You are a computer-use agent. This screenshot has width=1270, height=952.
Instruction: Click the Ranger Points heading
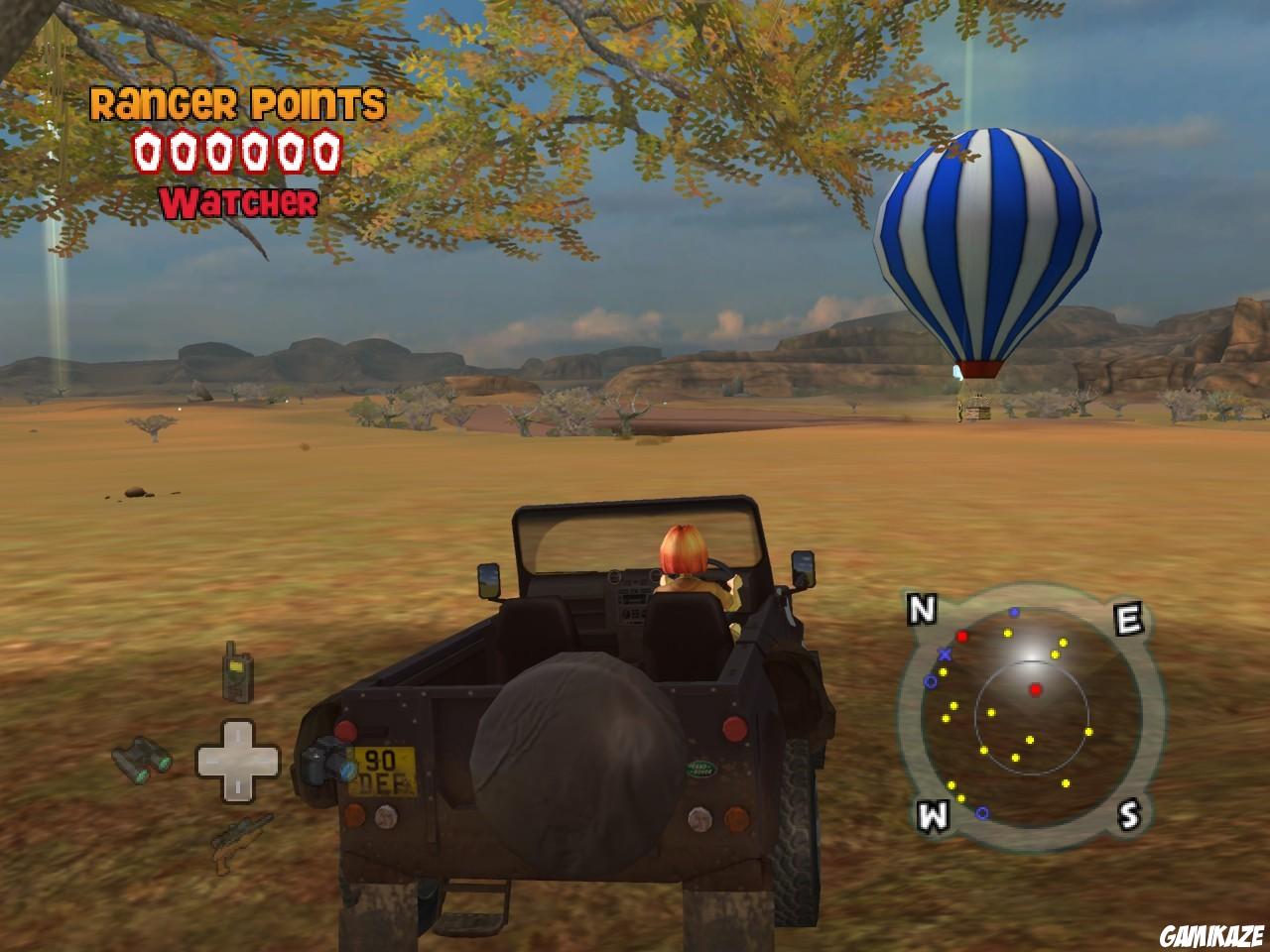[x=238, y=102]
